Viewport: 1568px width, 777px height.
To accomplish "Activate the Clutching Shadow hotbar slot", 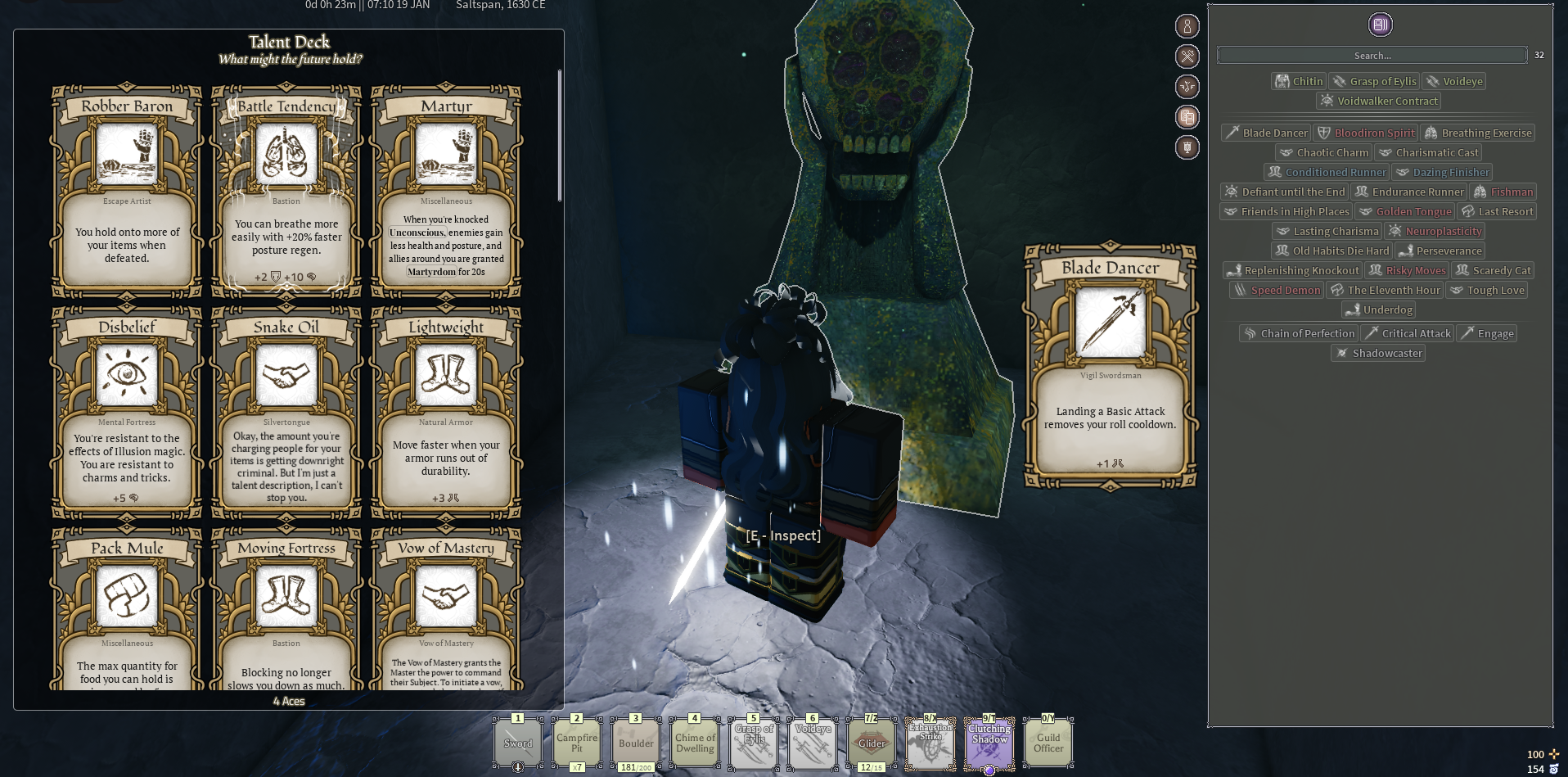I will (x=989, y=743).
